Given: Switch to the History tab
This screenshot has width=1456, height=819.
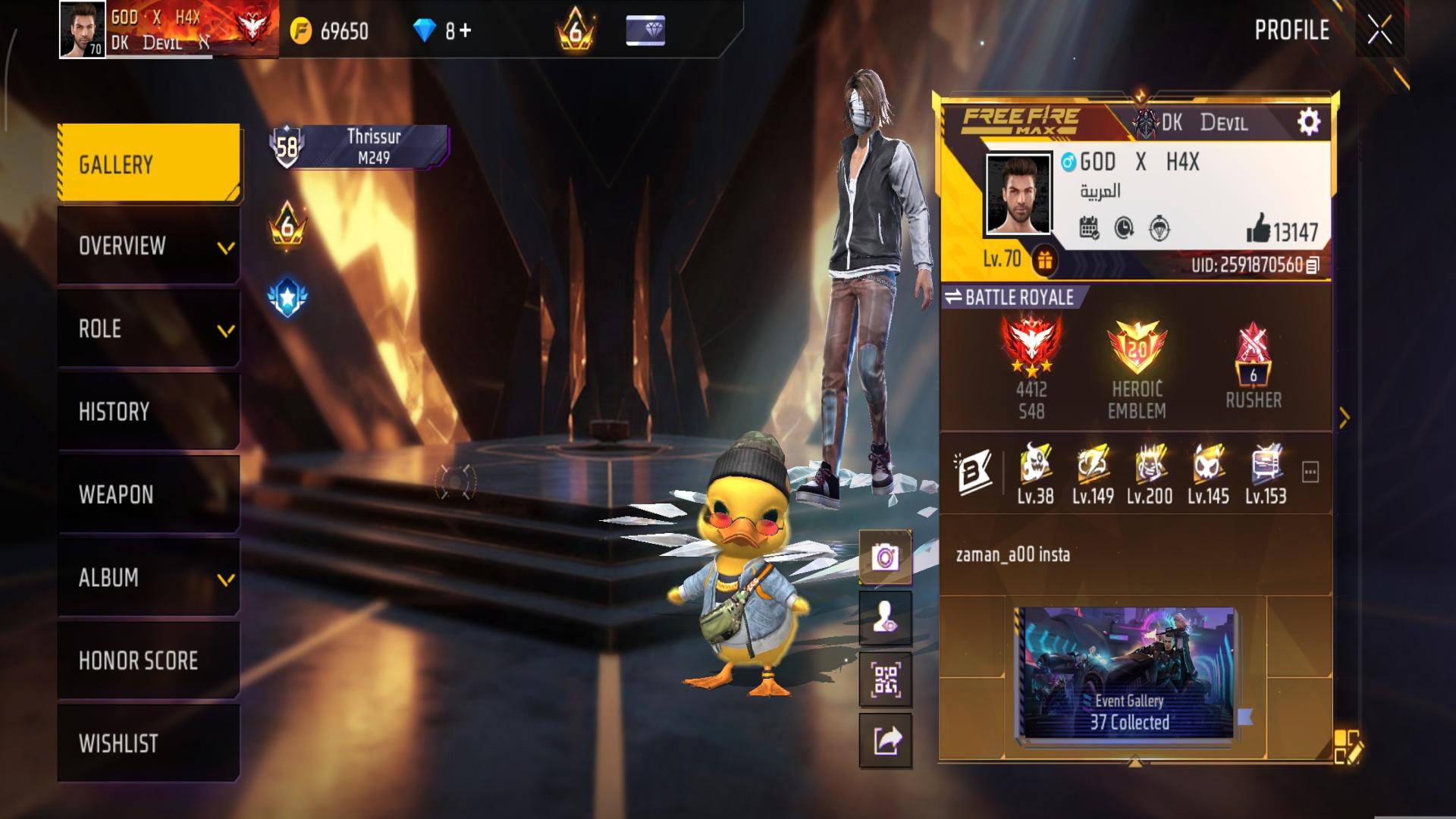Looking at the screenshot, I should click(x=149, y=412).
